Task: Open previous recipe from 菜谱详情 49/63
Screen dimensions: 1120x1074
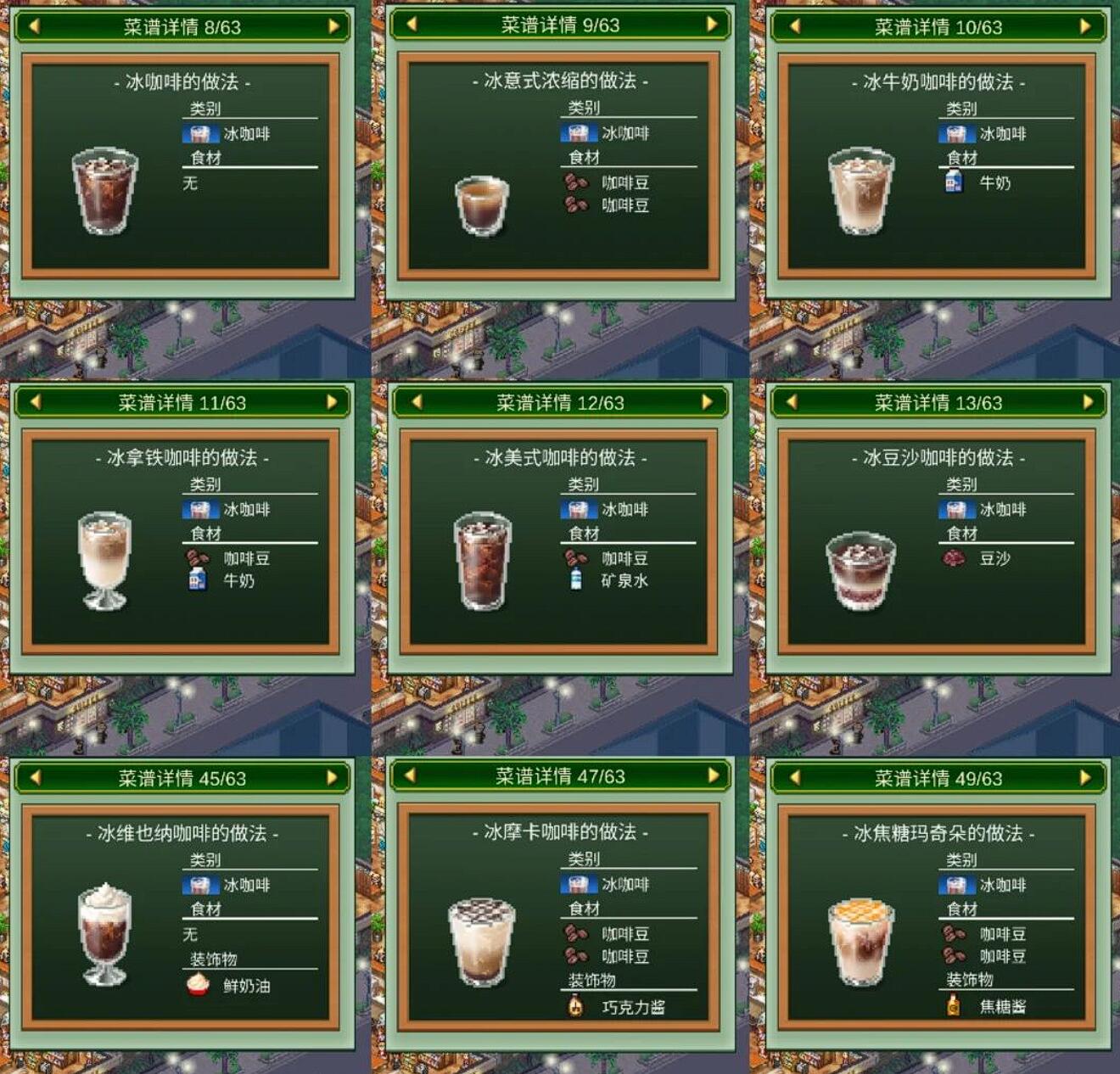Action: [x=795, y=777]
